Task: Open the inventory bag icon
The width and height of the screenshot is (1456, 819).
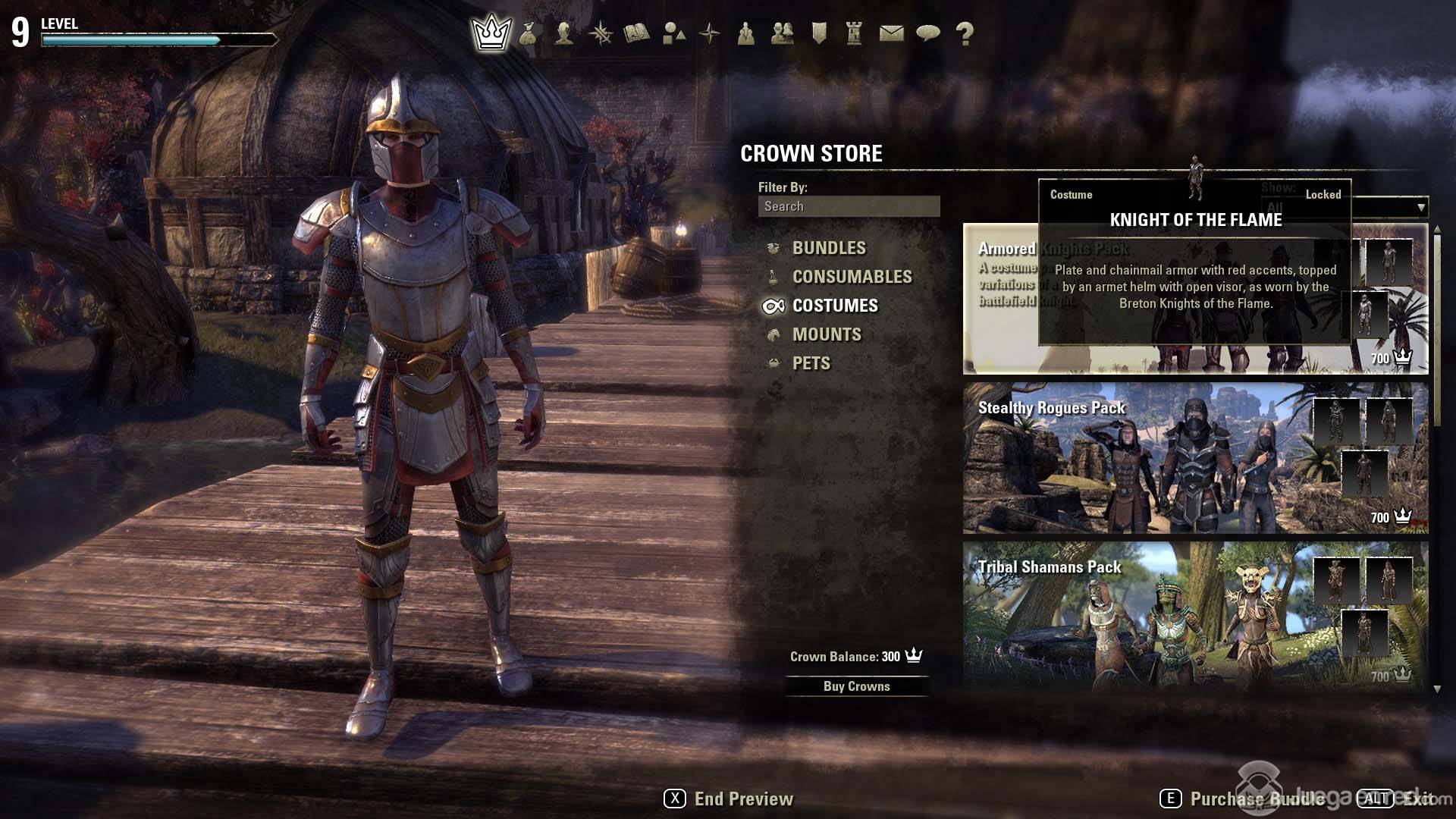Action: 528,33
